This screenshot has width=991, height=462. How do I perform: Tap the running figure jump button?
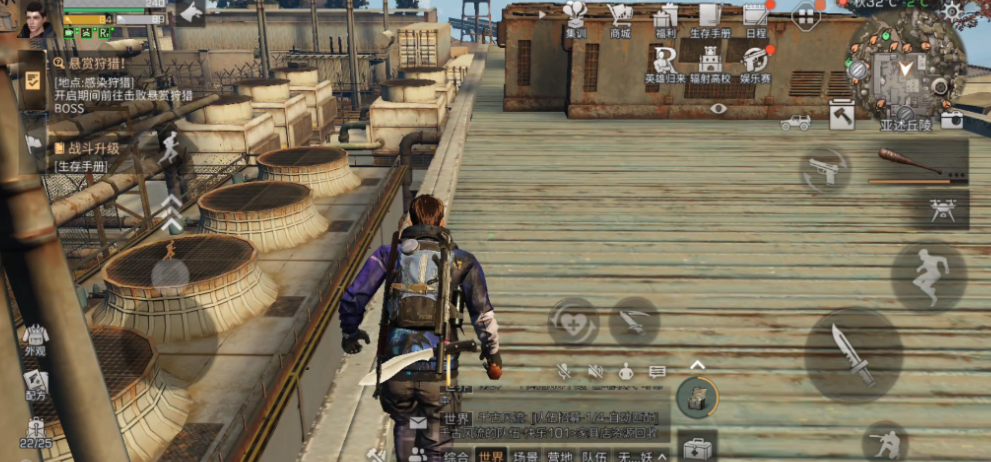click(x=929, y=275)
